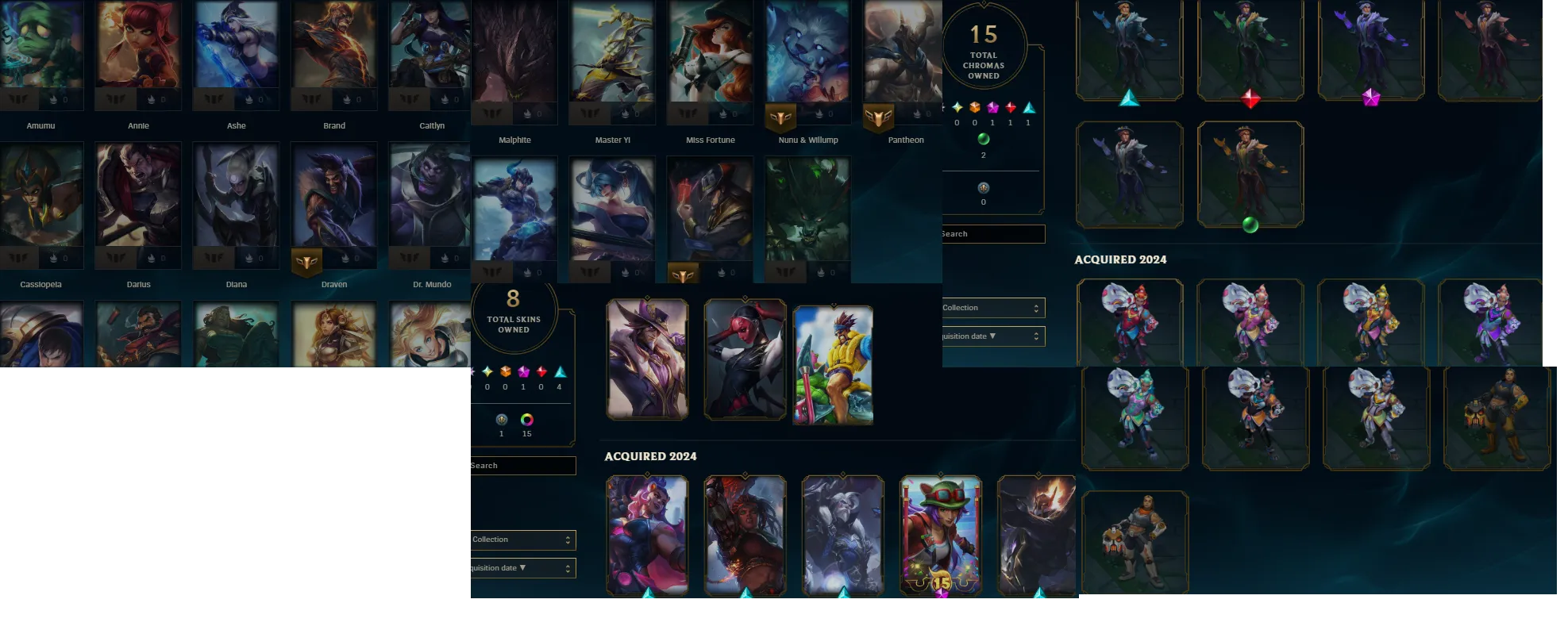Click the rainbow color wheel chroma count icon
Screen dimensions: 1568x630
[x=526, y=421]
